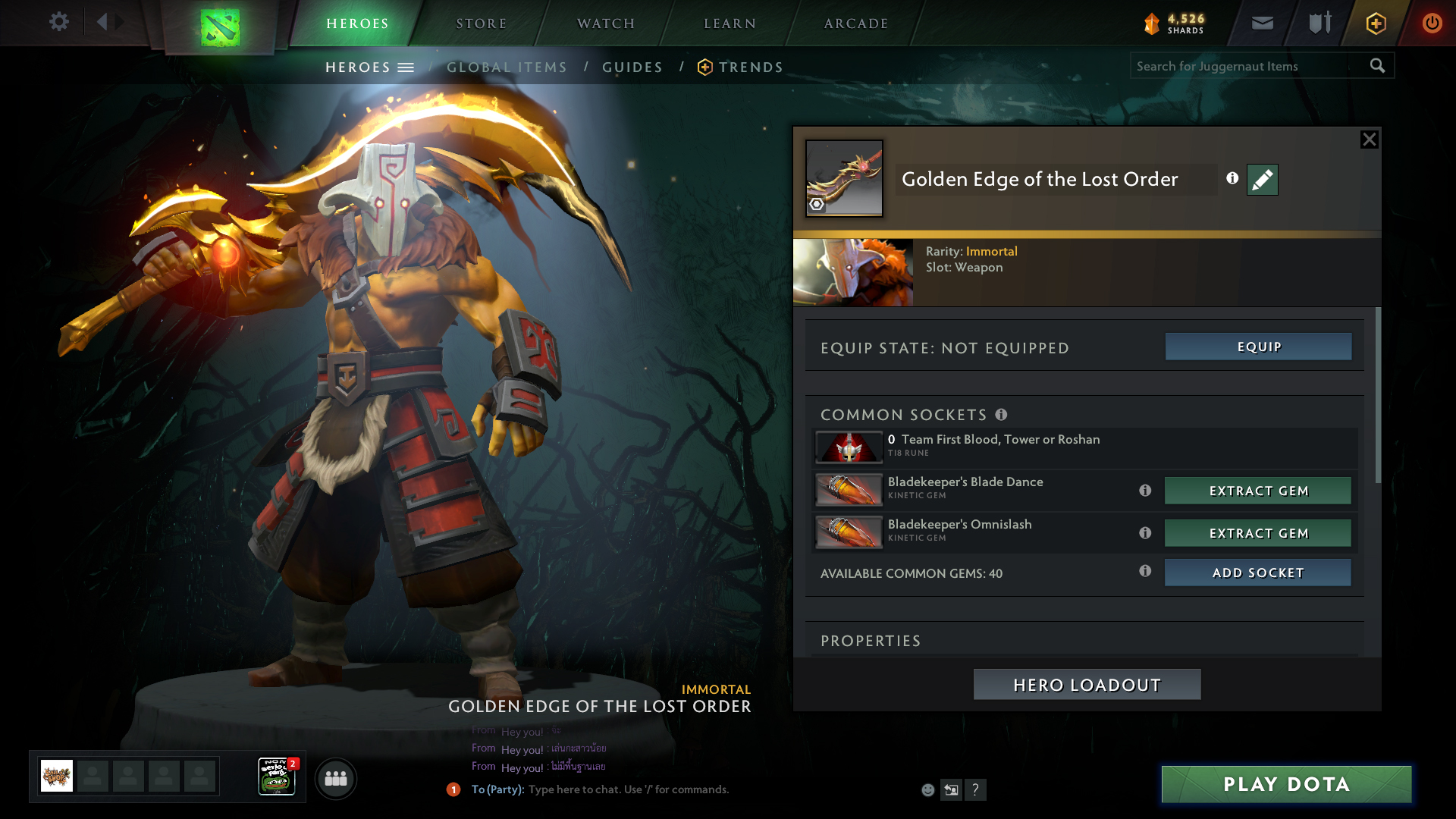Viewport: 1456px width, 819px height.
Task: Equip the Golden Edge weapon
Action: click(1258, 347)
